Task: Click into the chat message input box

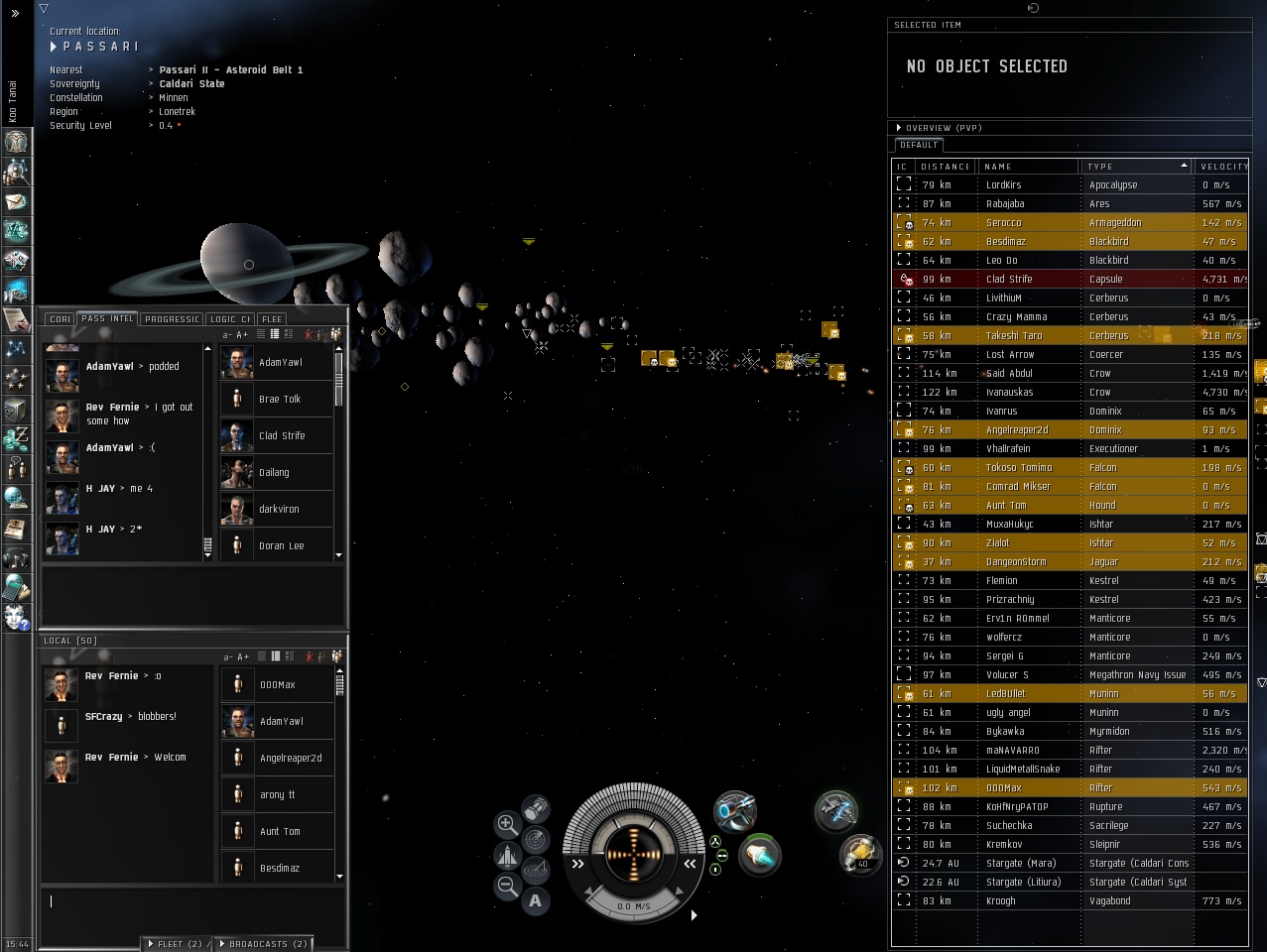Action: click(x=193, y=901)
